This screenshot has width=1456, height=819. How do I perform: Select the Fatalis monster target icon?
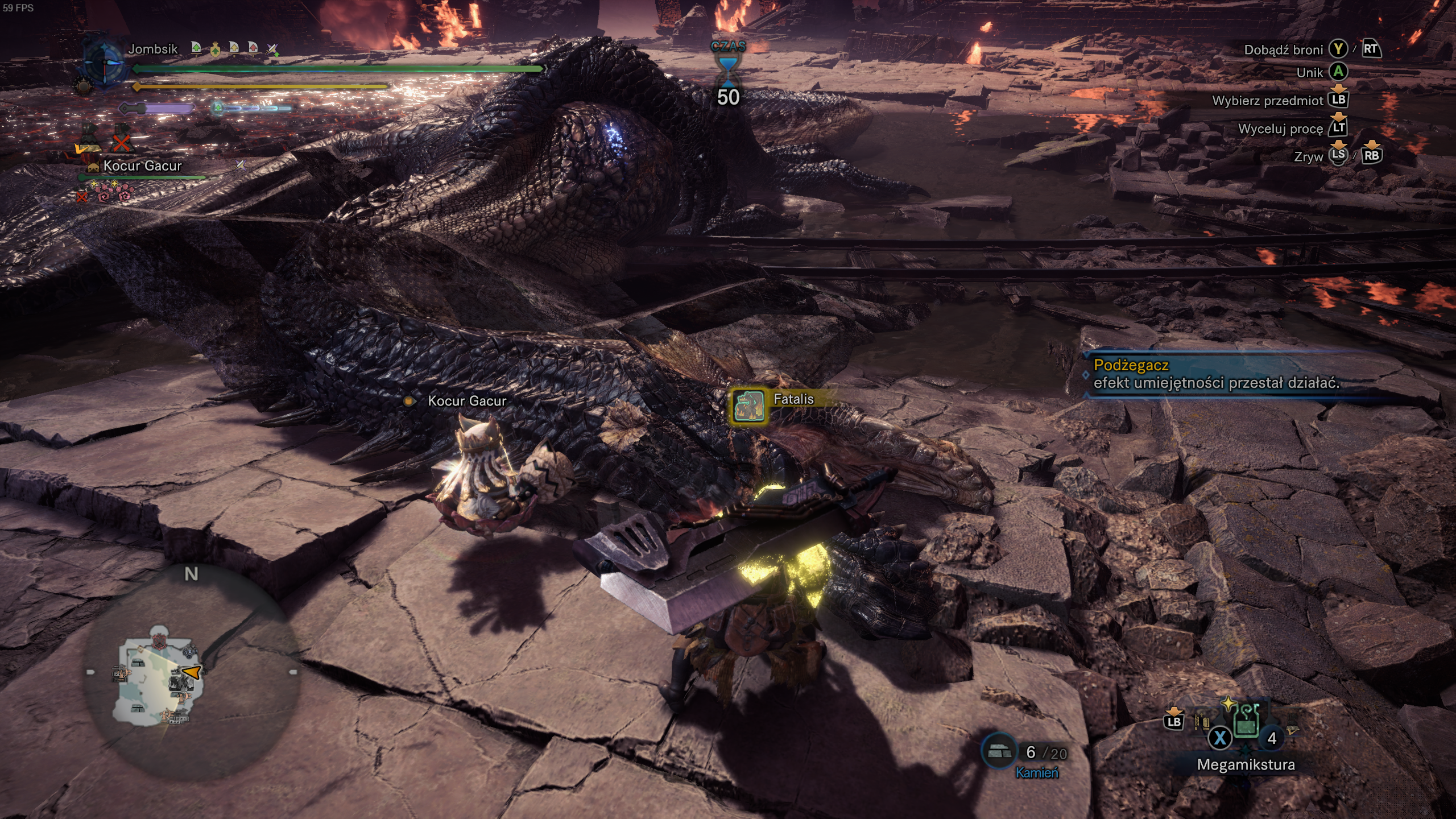[x=748, y=406]
